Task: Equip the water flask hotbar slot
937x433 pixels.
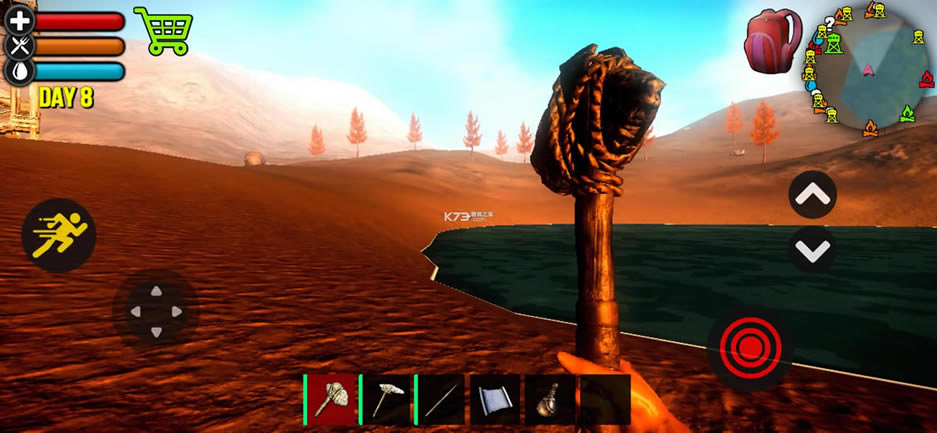Action: point(549,399)
